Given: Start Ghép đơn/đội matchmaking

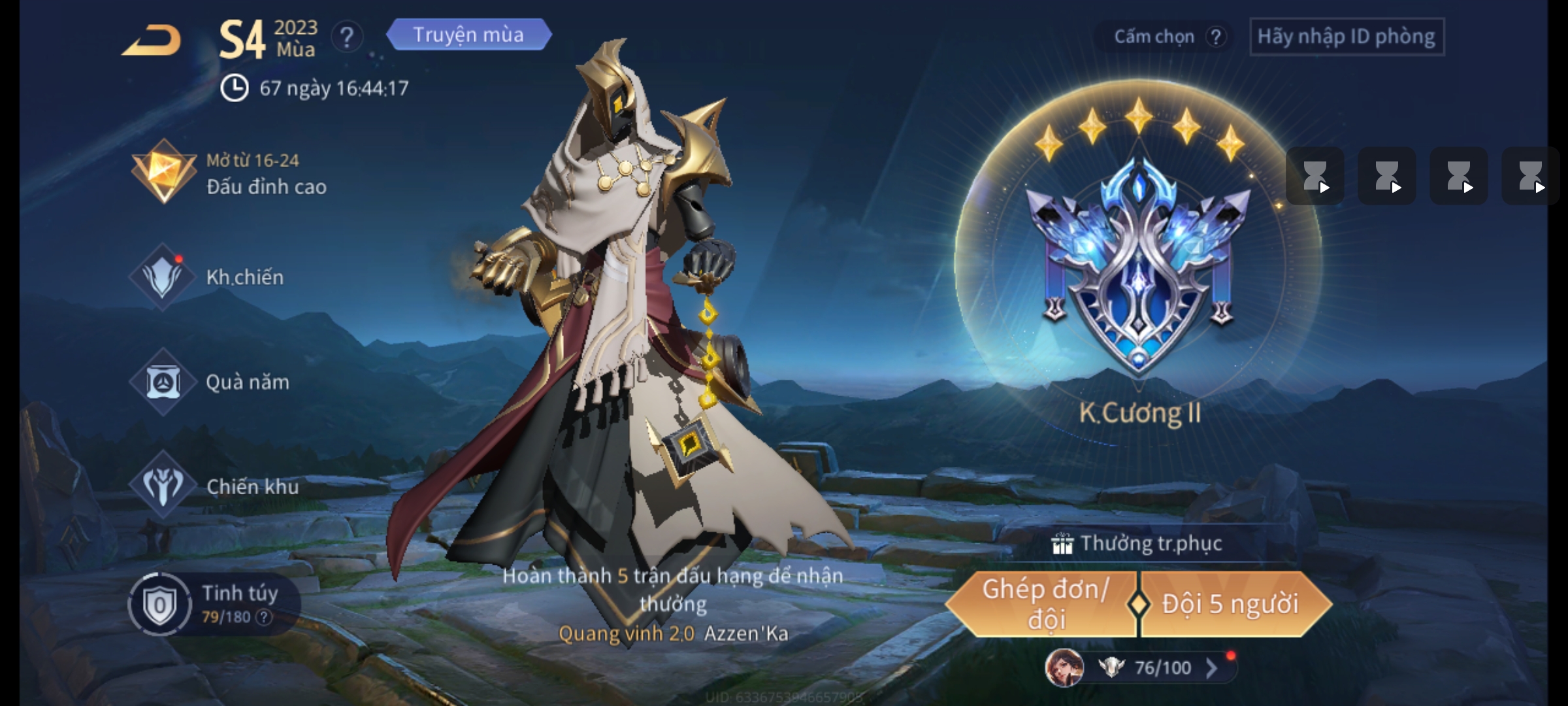Looking at the screenshot, I should tap(1043, 604).
